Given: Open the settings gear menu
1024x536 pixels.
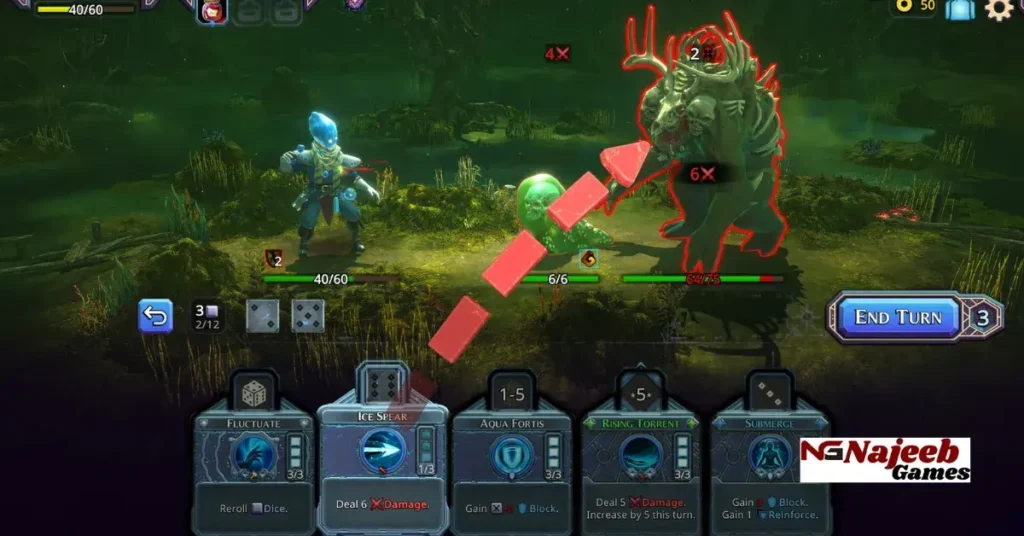Looking at the screenshot, I should (x=998, y=9).
